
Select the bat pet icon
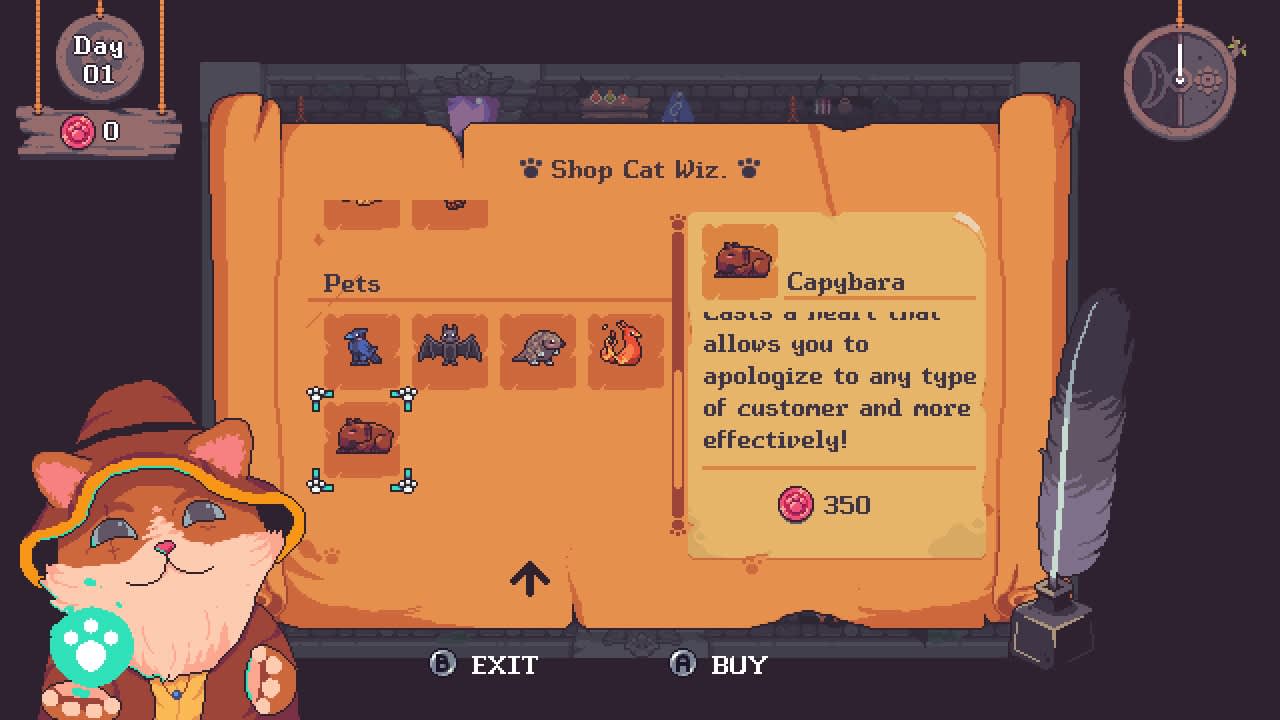[449, 349]
